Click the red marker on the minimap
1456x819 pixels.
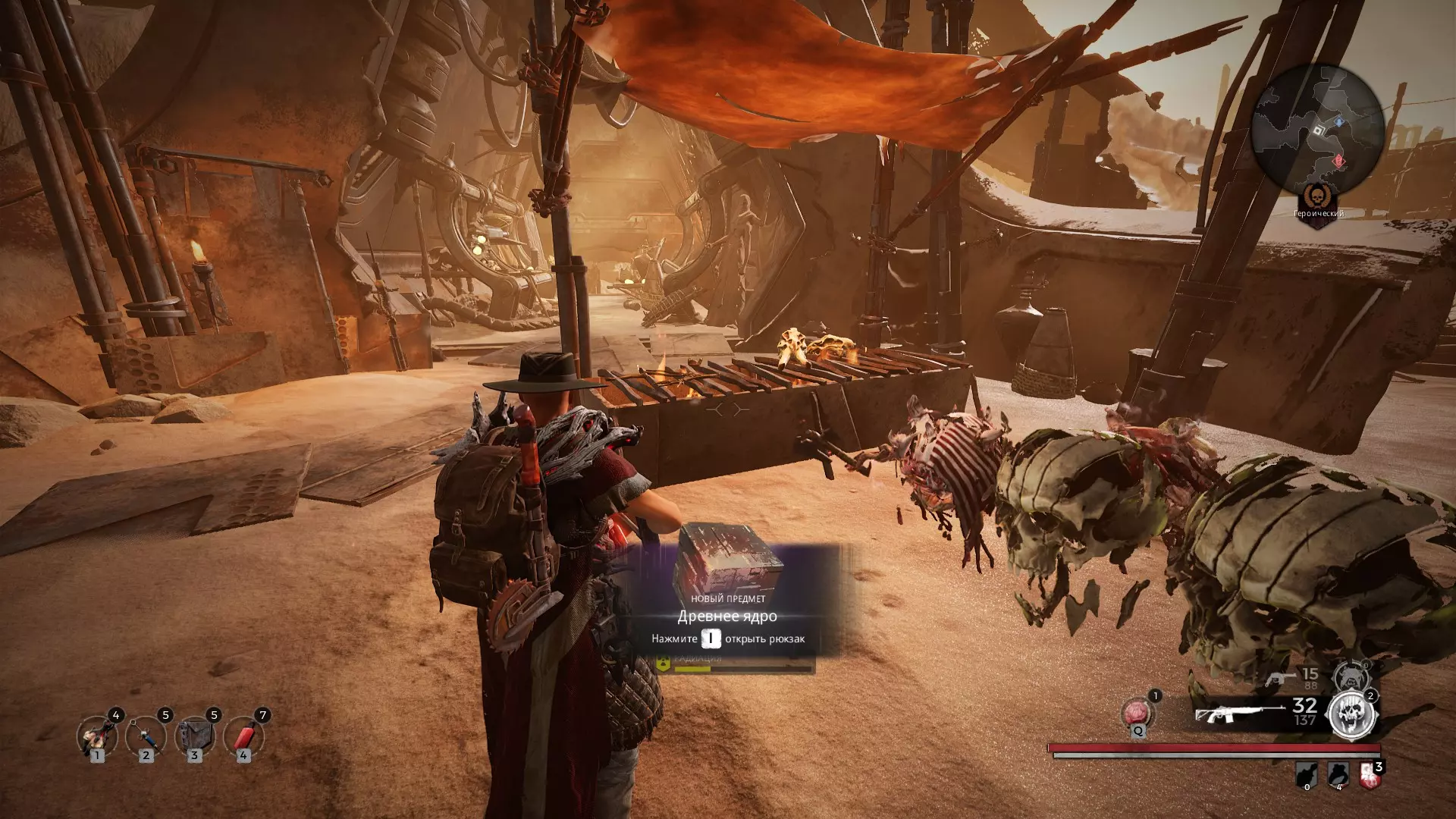click(x=1338, y=161)
